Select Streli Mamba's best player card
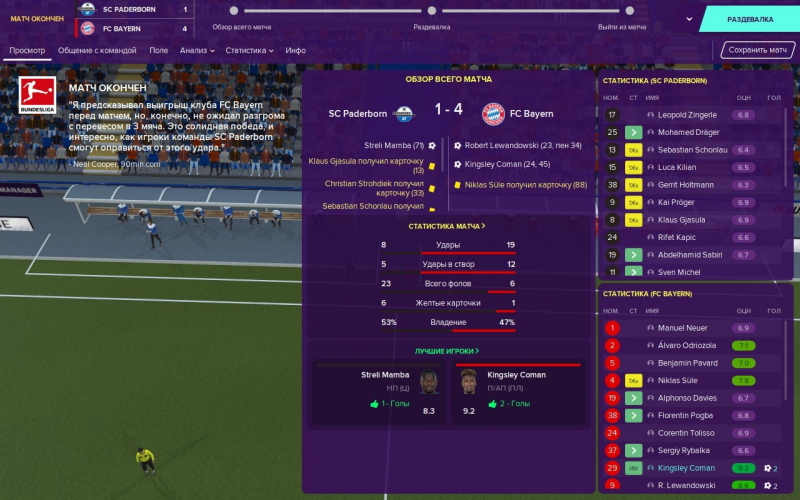The height and width of the screenshot is (500, 800). pyautogui.click(x=376, y=390)
